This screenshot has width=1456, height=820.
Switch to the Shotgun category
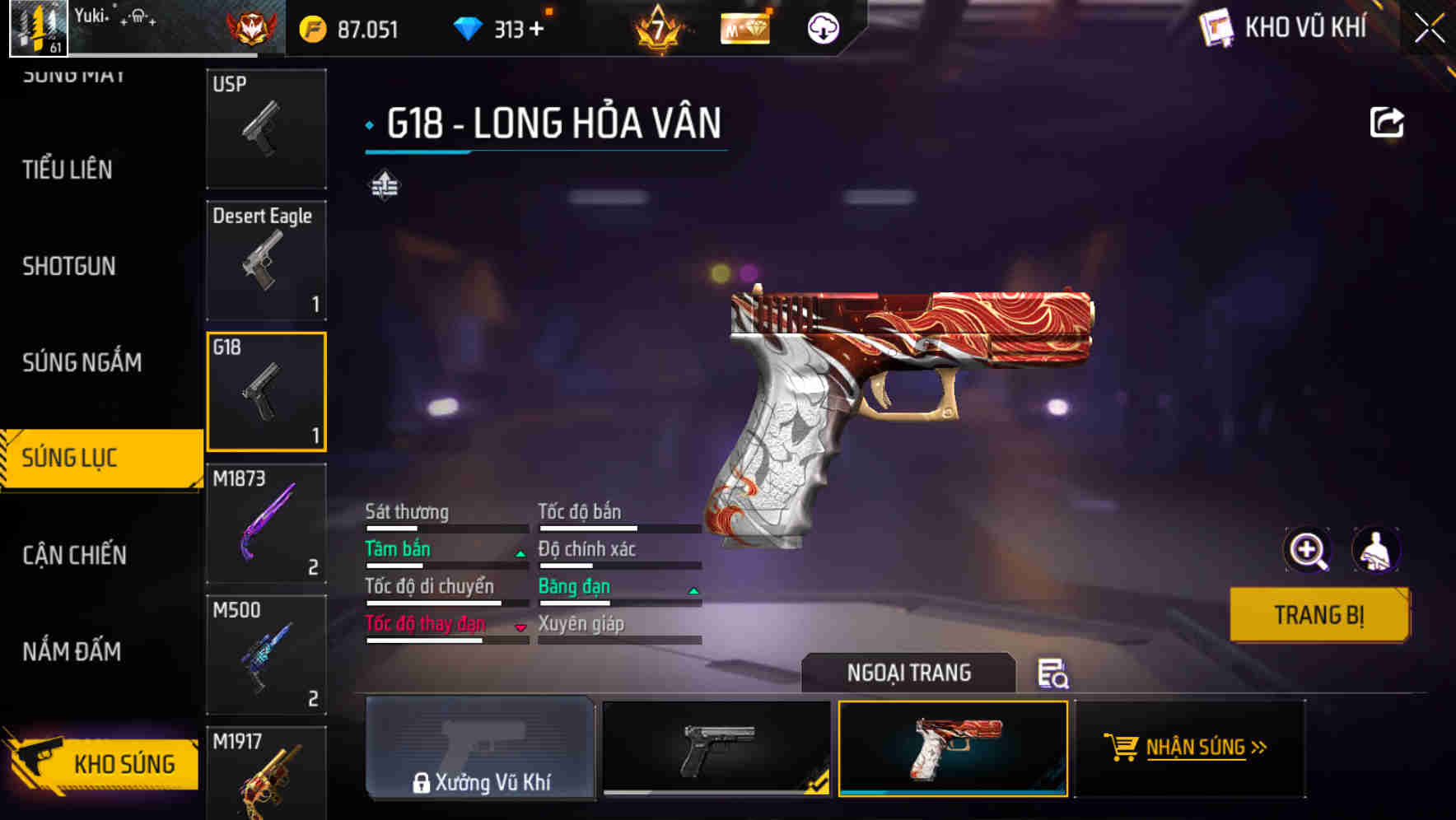pos(69,266)
